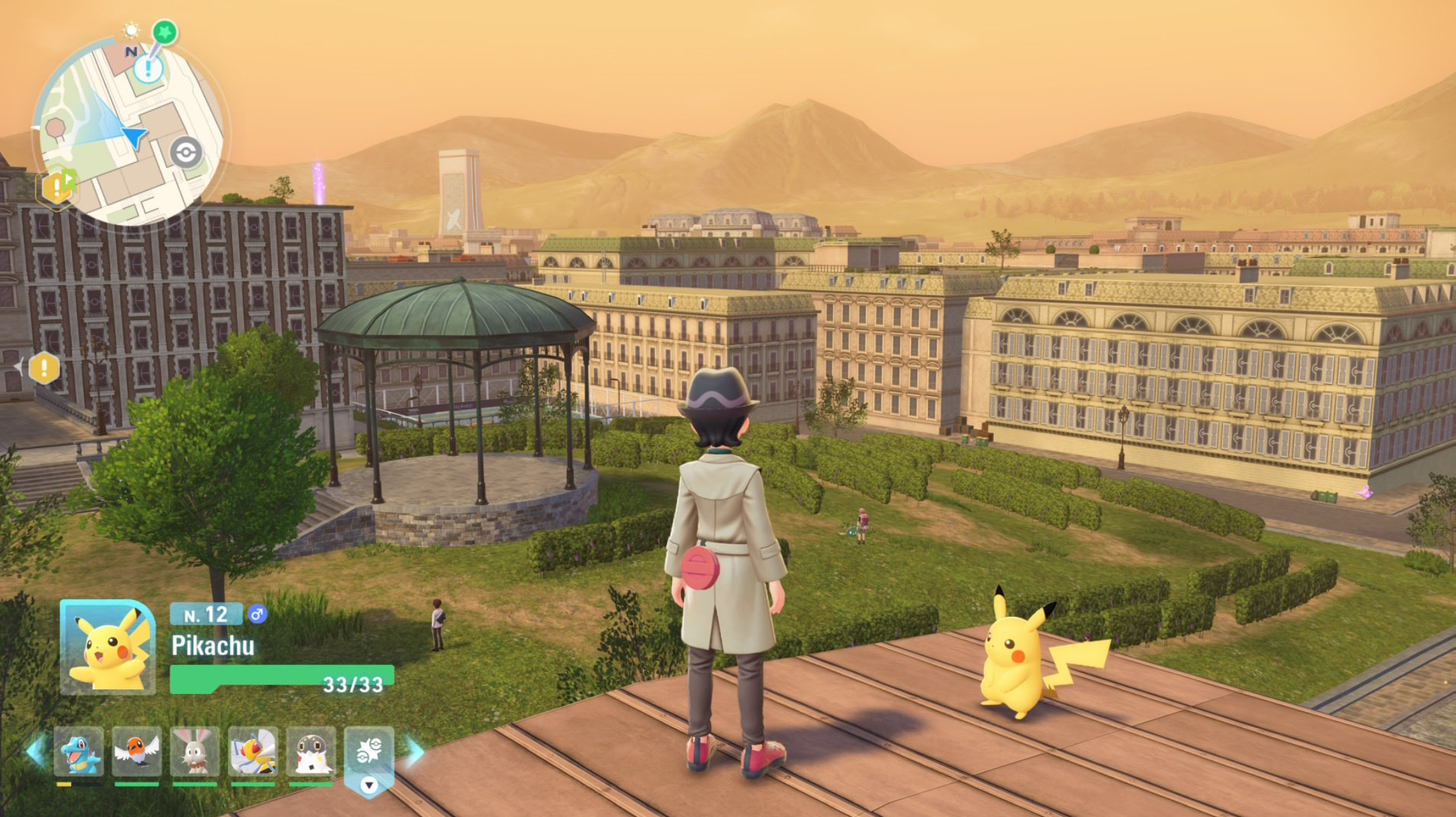Select the off-screen yellow exclamation quest indicator
This screenshot has height=817, width=1456.
click(x=44, y=368)
